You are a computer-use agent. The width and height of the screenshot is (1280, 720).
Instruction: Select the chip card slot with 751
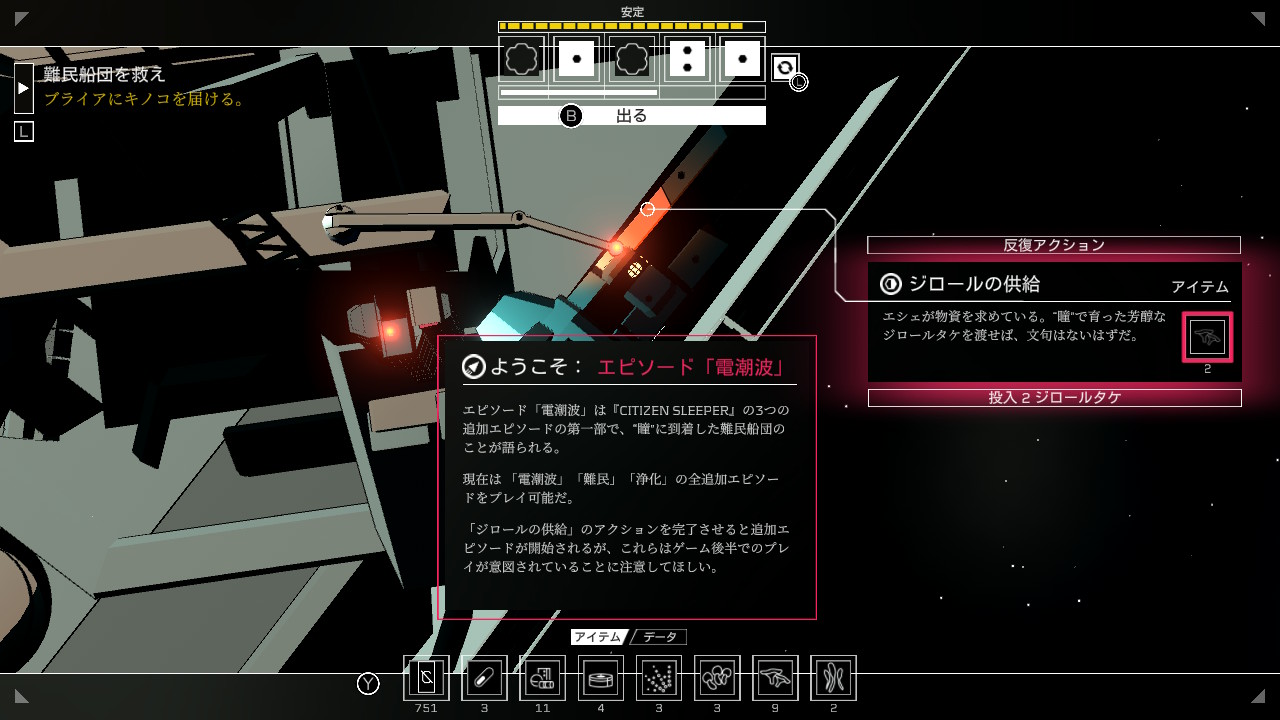click(426, 679)
